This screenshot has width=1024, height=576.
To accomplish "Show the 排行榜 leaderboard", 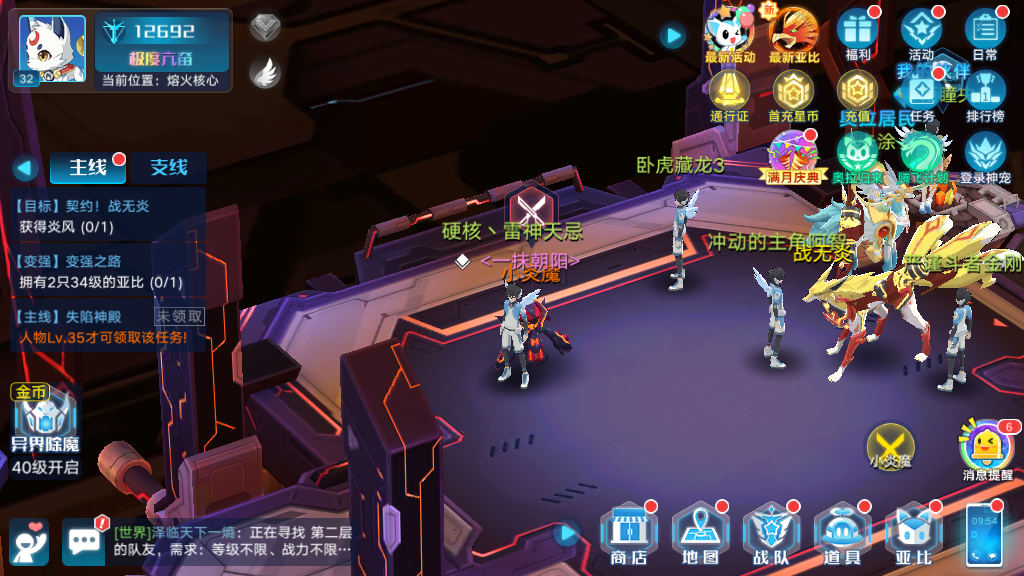I will pyautogui.click(x=985, y=98).
